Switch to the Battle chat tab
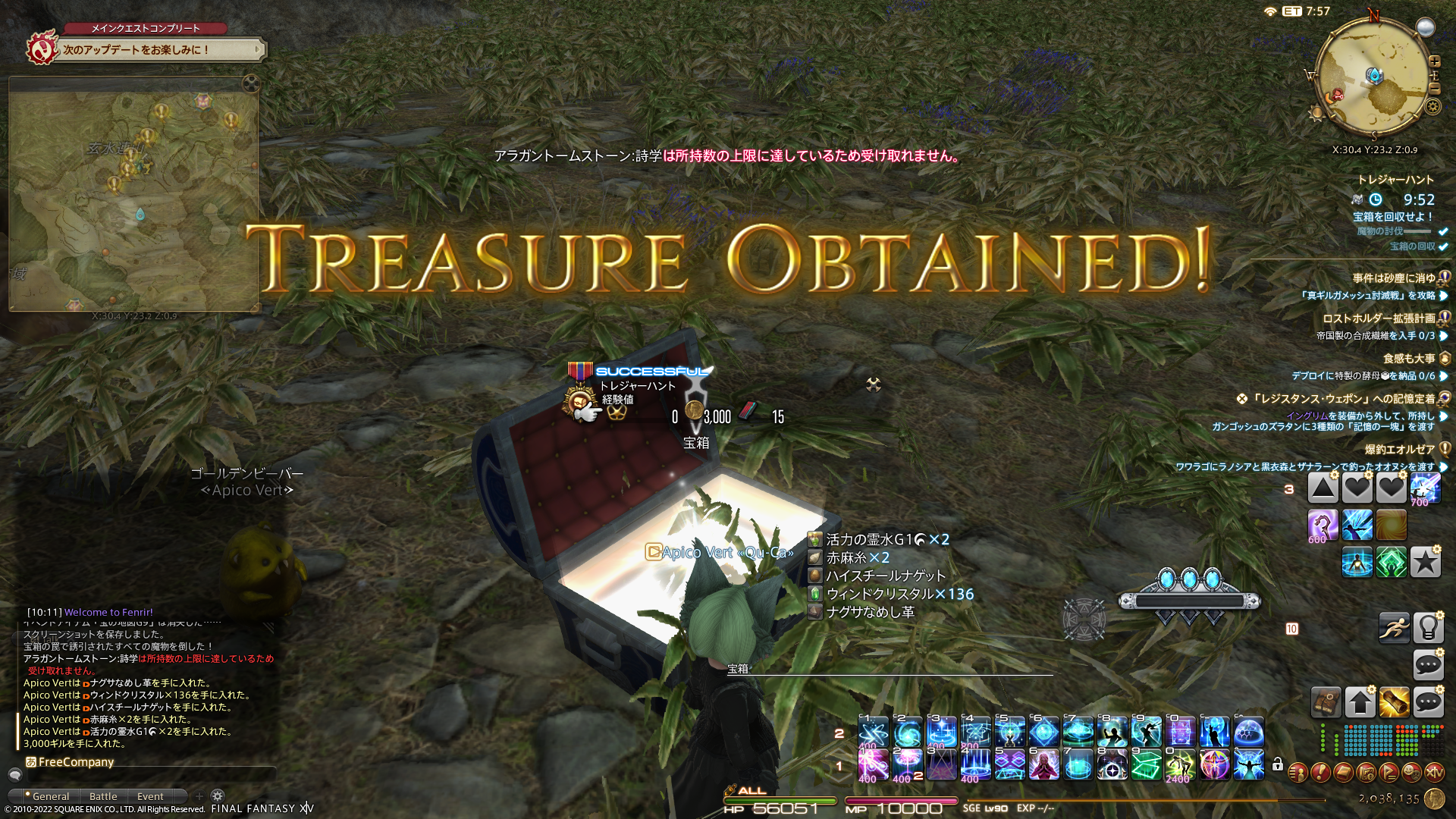 click(103, 796)
